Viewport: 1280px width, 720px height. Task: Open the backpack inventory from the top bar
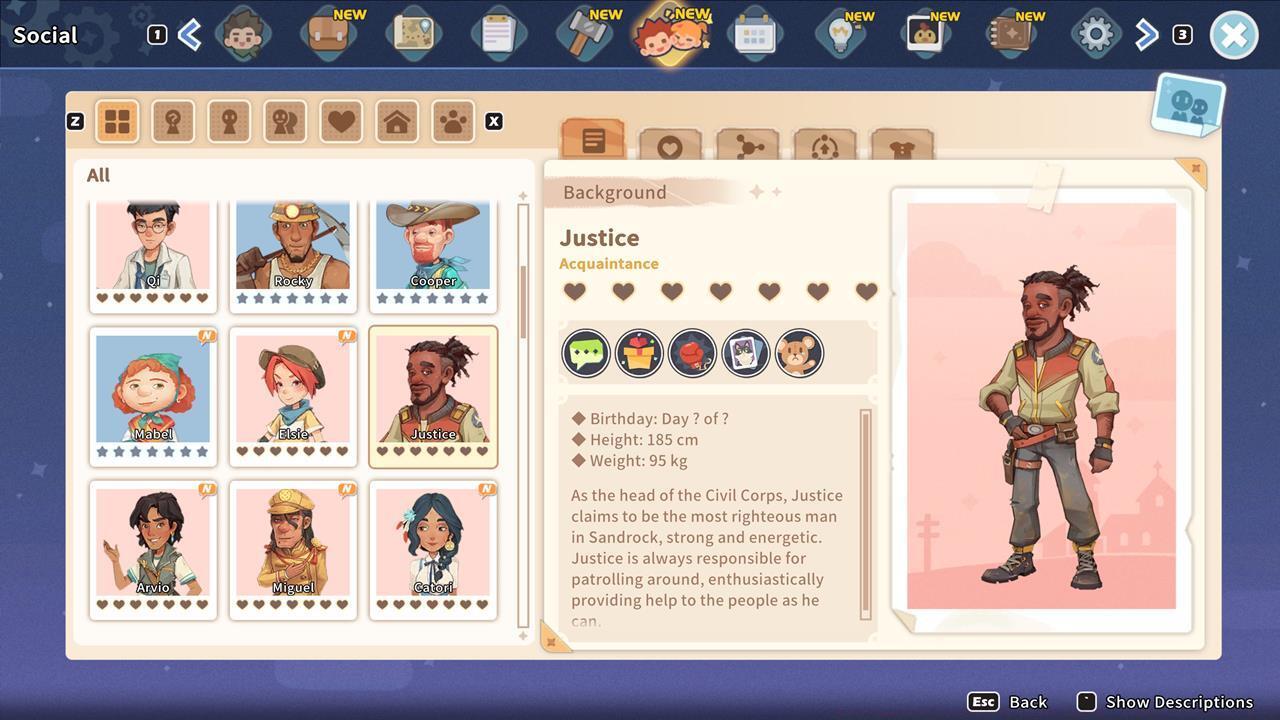(329, 33)
